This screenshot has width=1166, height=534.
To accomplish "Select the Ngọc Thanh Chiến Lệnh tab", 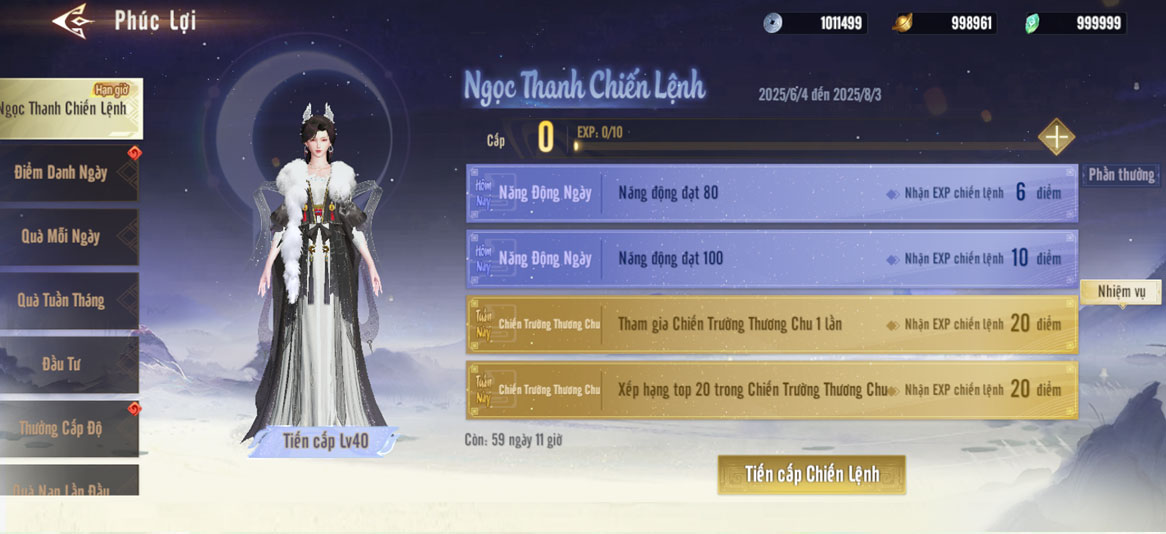I will click(68, 108).
